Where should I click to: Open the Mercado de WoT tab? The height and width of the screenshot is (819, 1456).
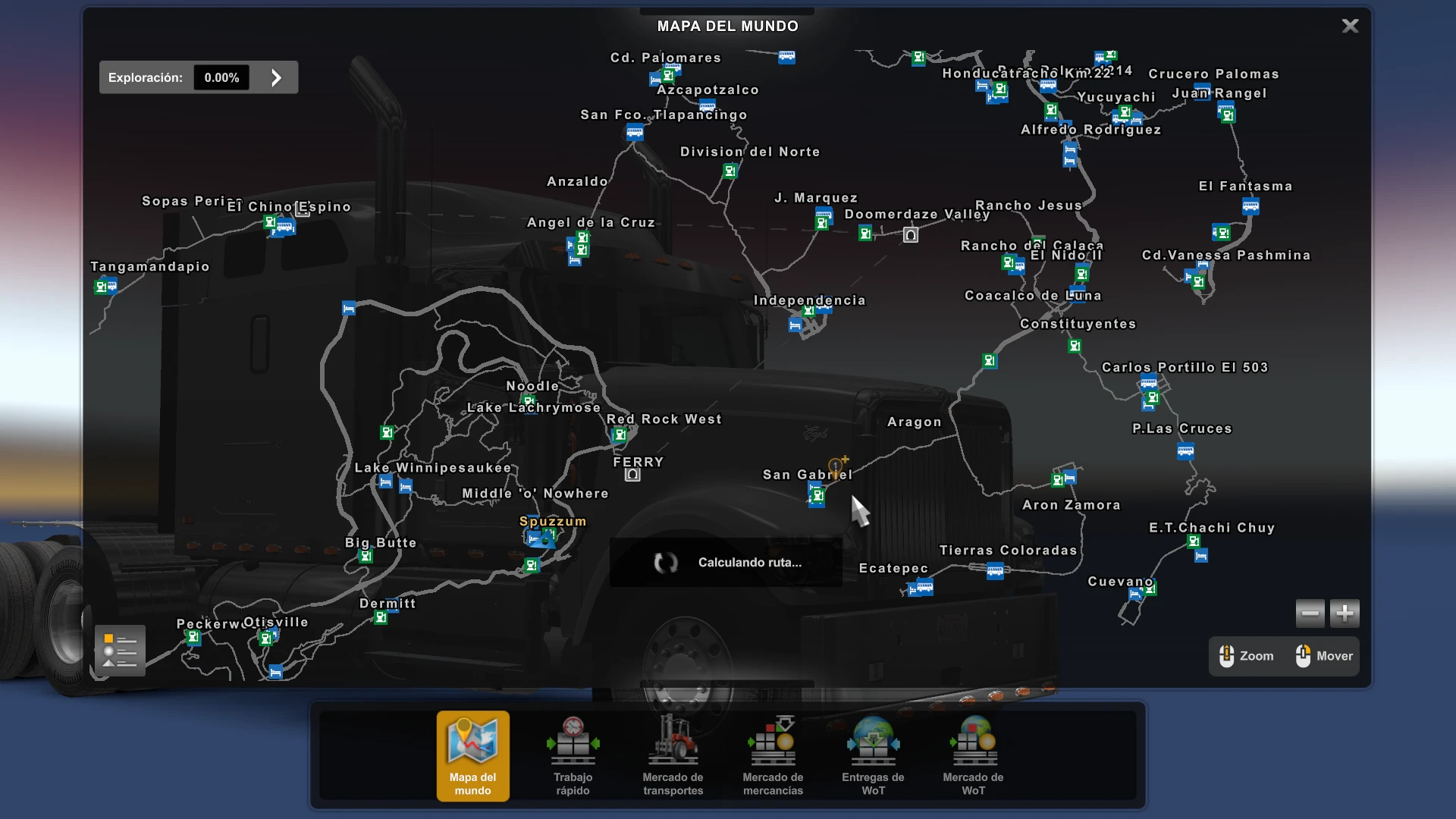coord(974,756)
